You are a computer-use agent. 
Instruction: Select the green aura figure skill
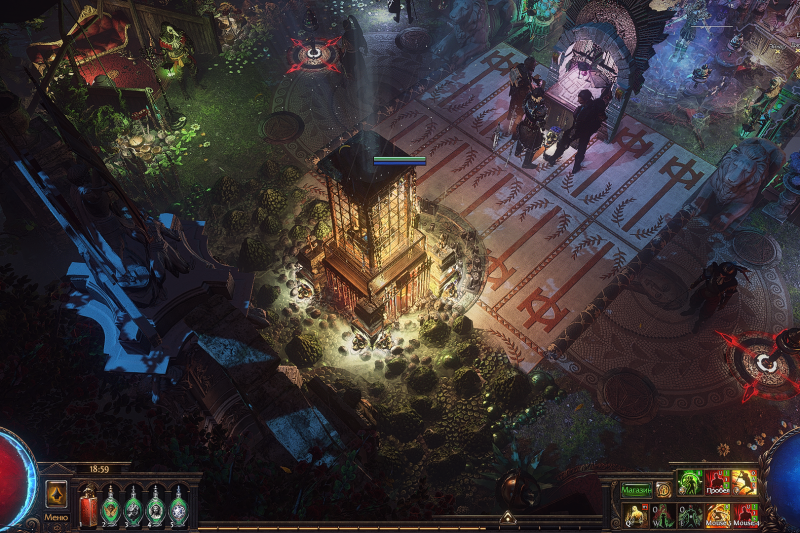691,483
